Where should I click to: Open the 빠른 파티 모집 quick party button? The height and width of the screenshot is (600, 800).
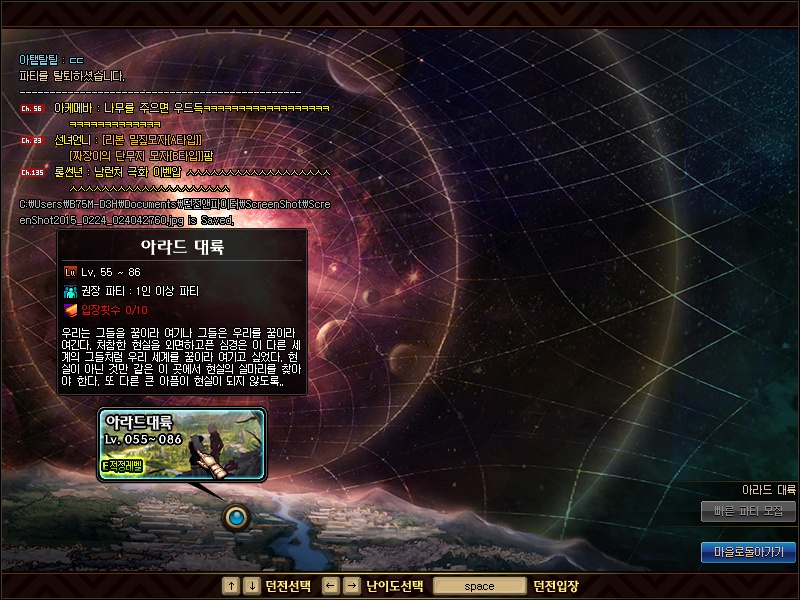(748, 511)
